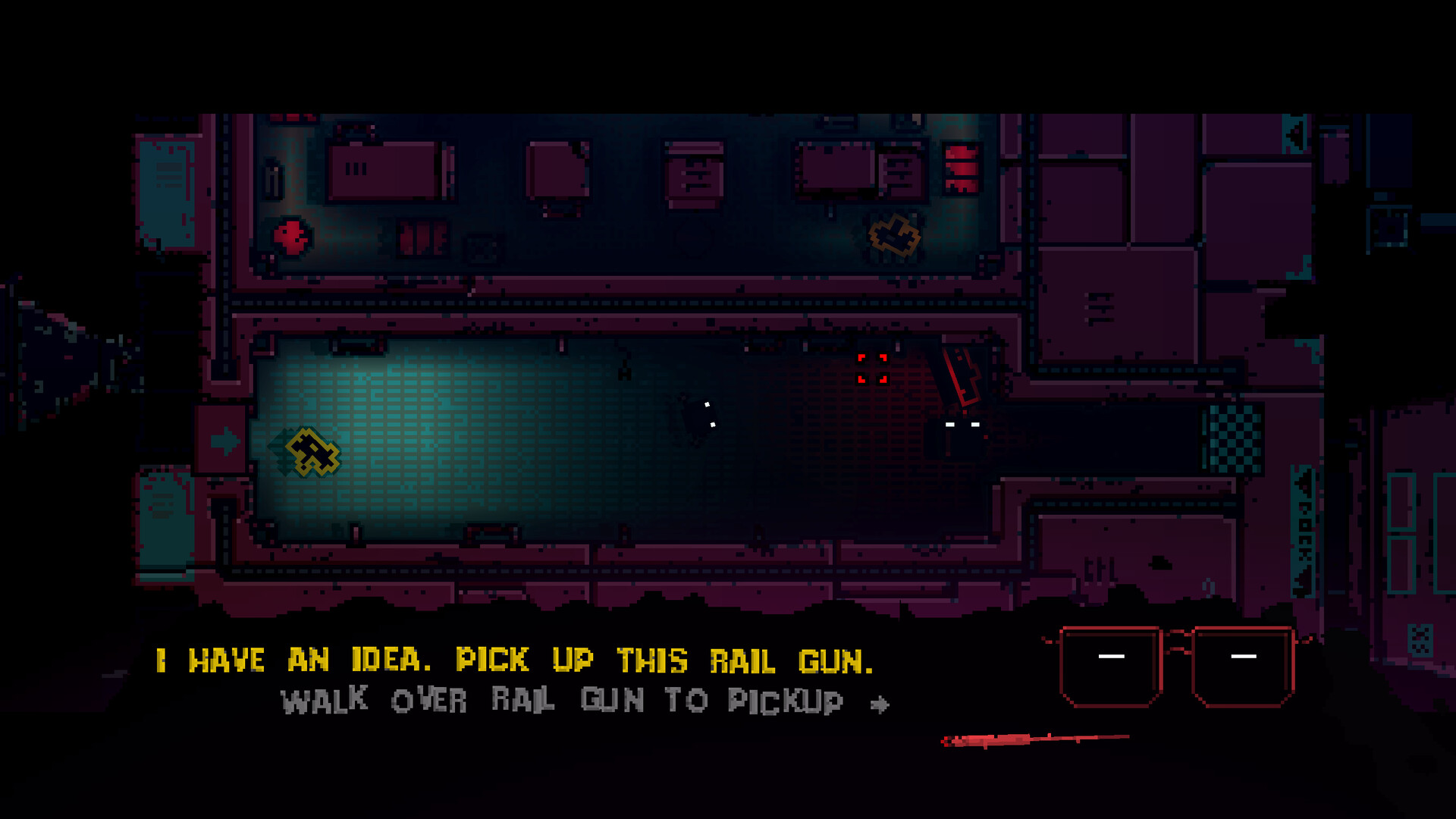
Task: Click the rail gun lying on the workbench
Action: coord(895,235)
